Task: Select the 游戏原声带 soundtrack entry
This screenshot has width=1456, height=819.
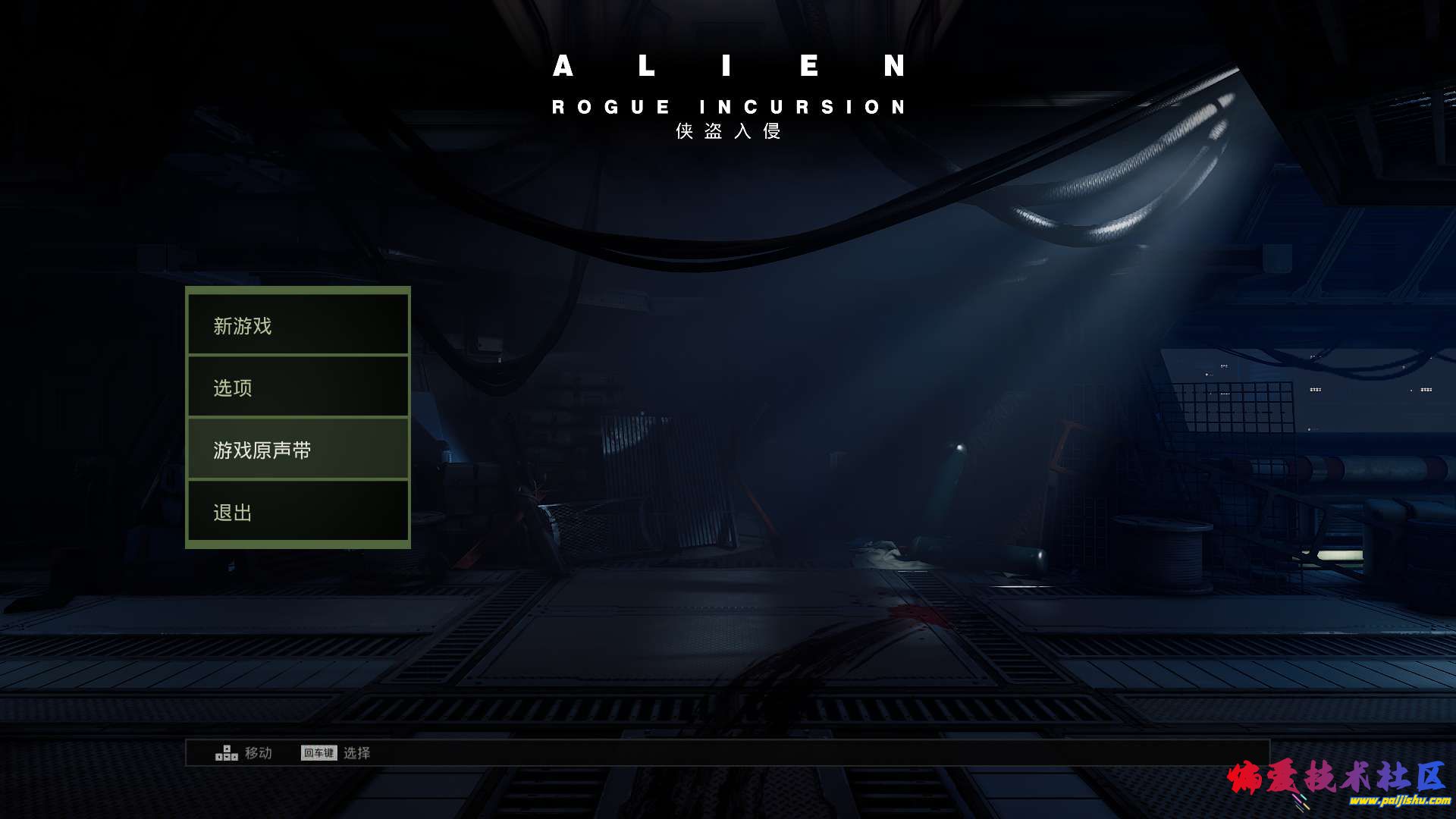Action: tap(298, 450)
